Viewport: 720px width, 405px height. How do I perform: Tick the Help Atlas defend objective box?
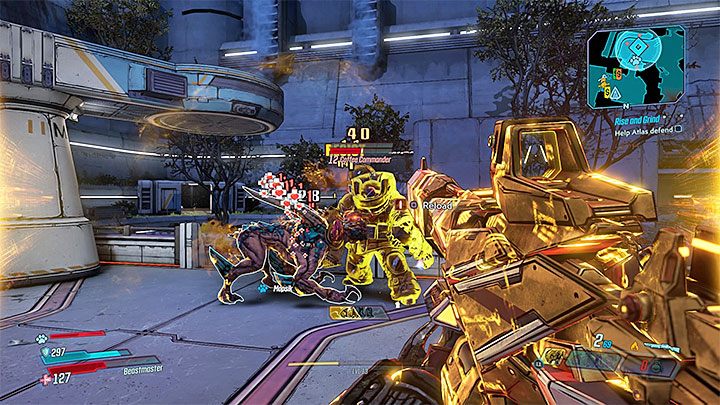click(679, 128)
